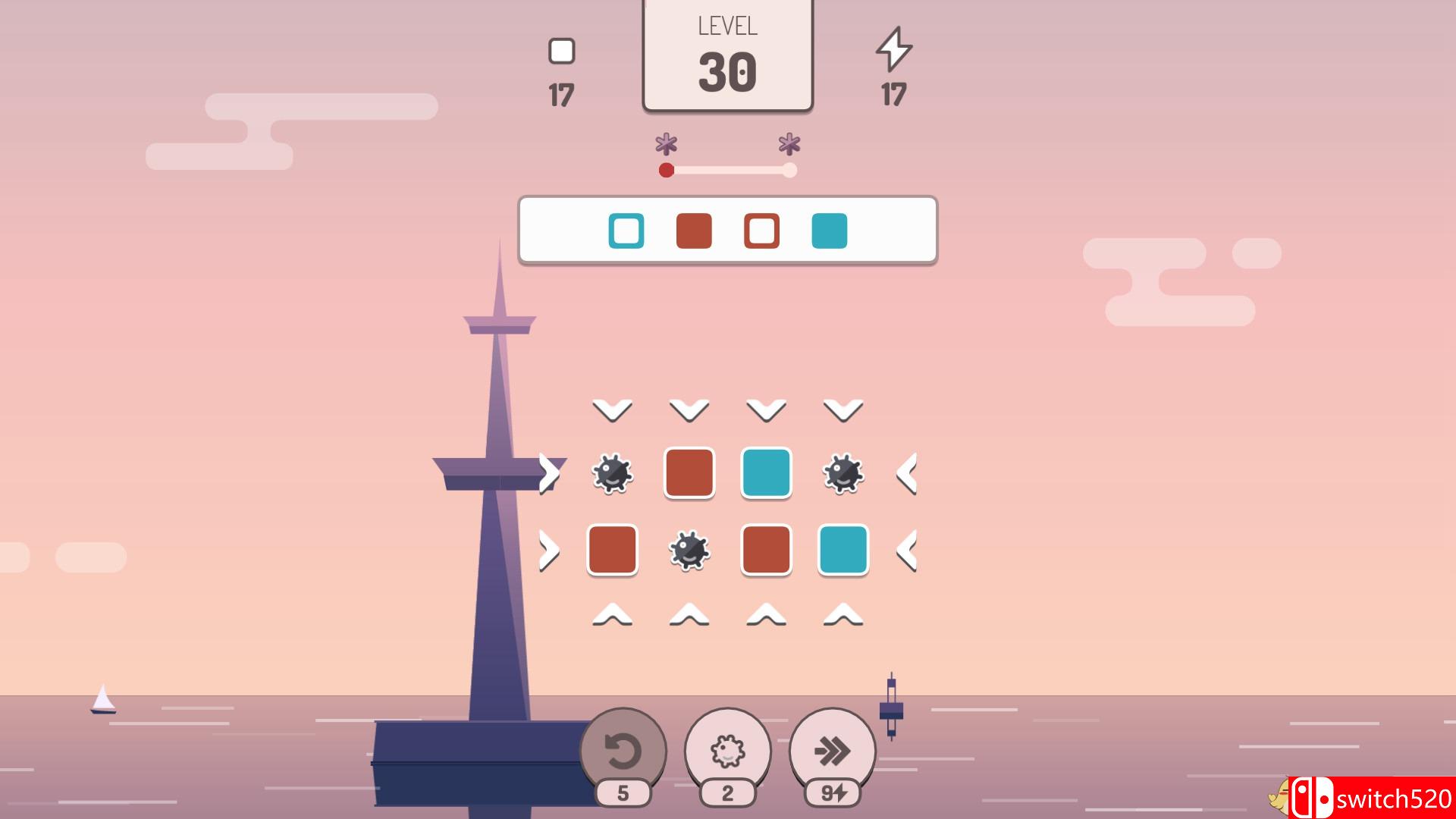The height and width of the screenshot is (819, 1456).
Task: Toggle the solid teal square in the target strip
Action: click(830, 231)
